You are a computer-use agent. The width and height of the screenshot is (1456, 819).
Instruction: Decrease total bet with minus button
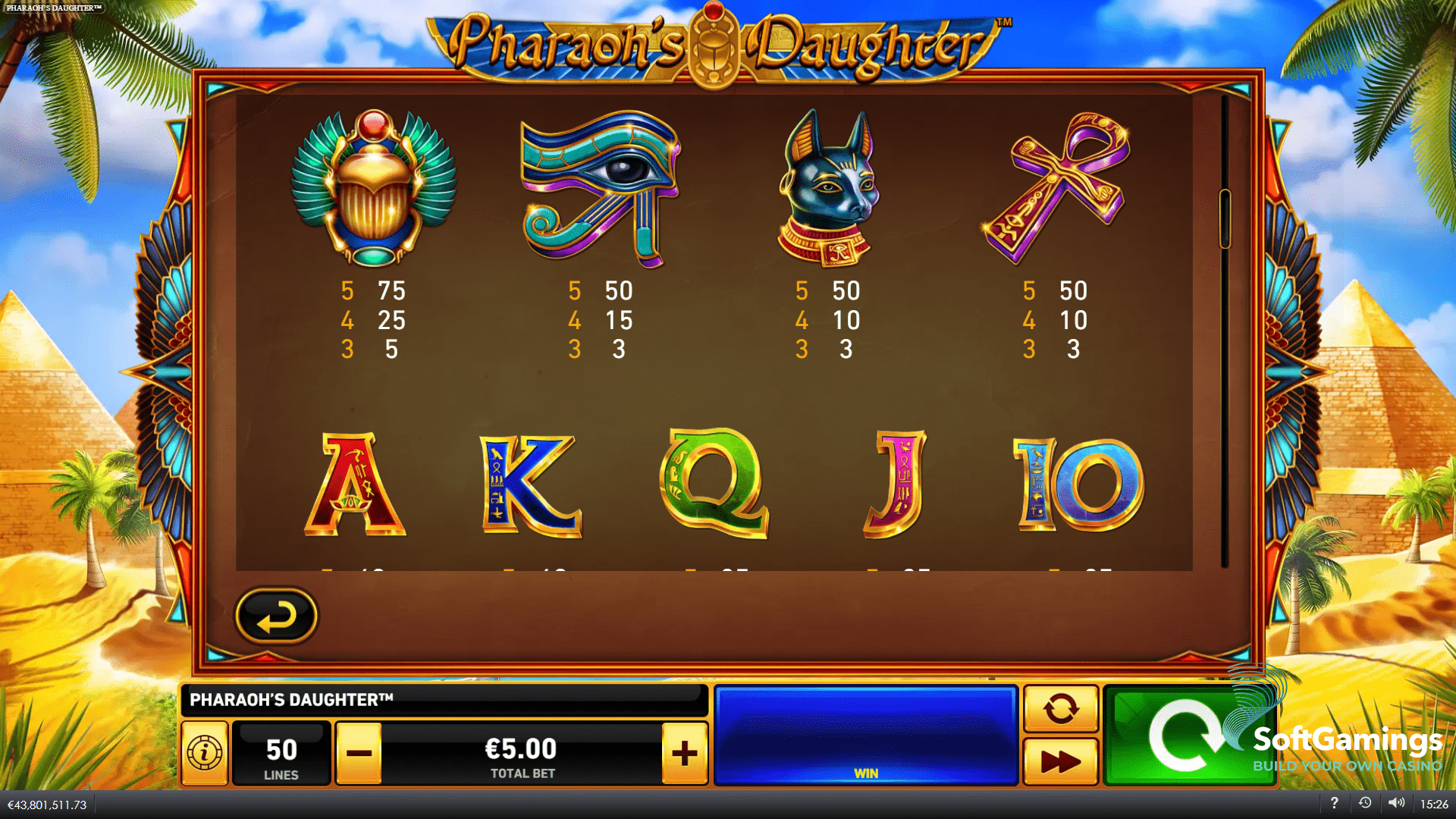(x=359, y=753)
